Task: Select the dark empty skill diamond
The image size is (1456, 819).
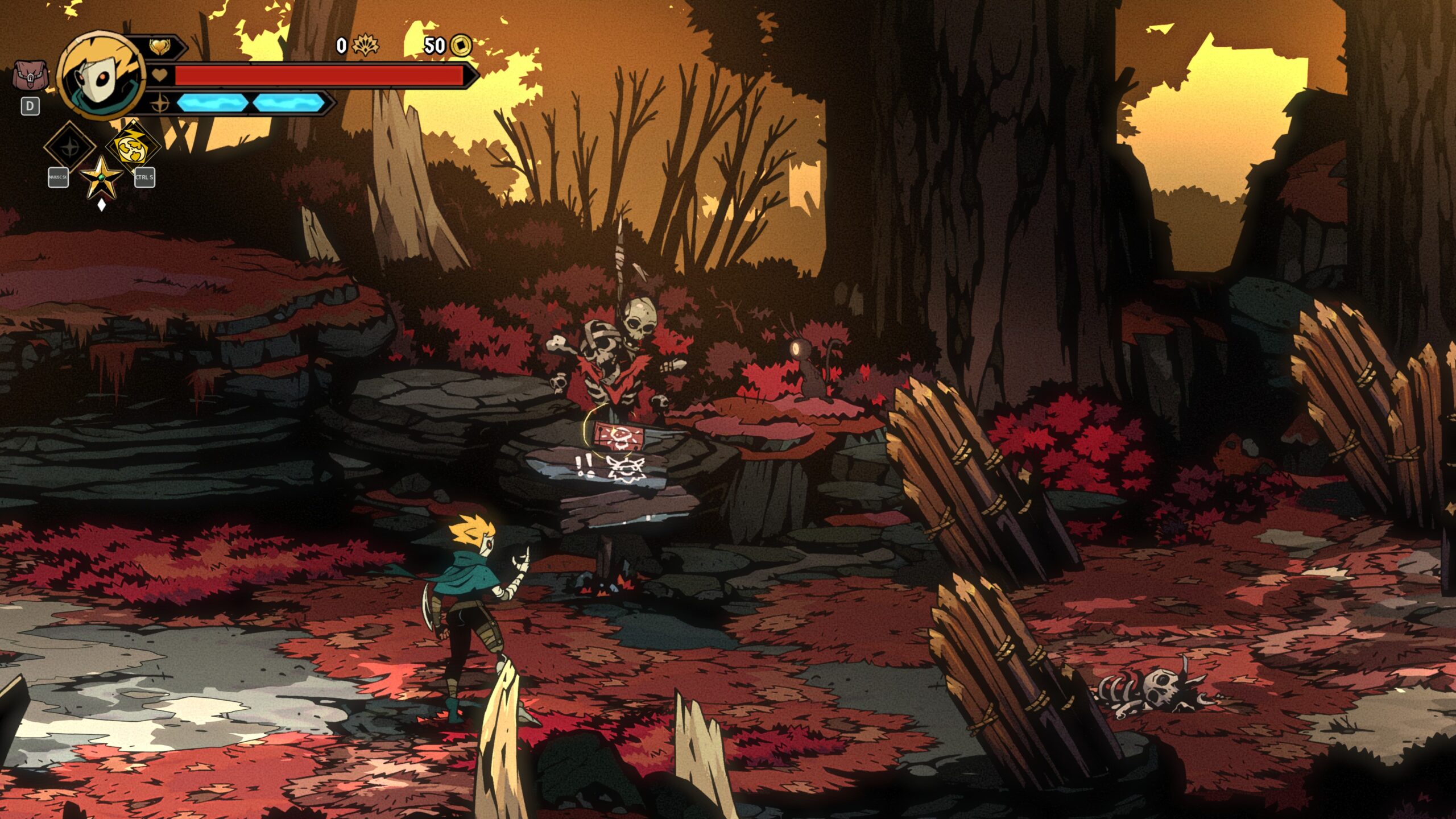Action: point(70,146)
